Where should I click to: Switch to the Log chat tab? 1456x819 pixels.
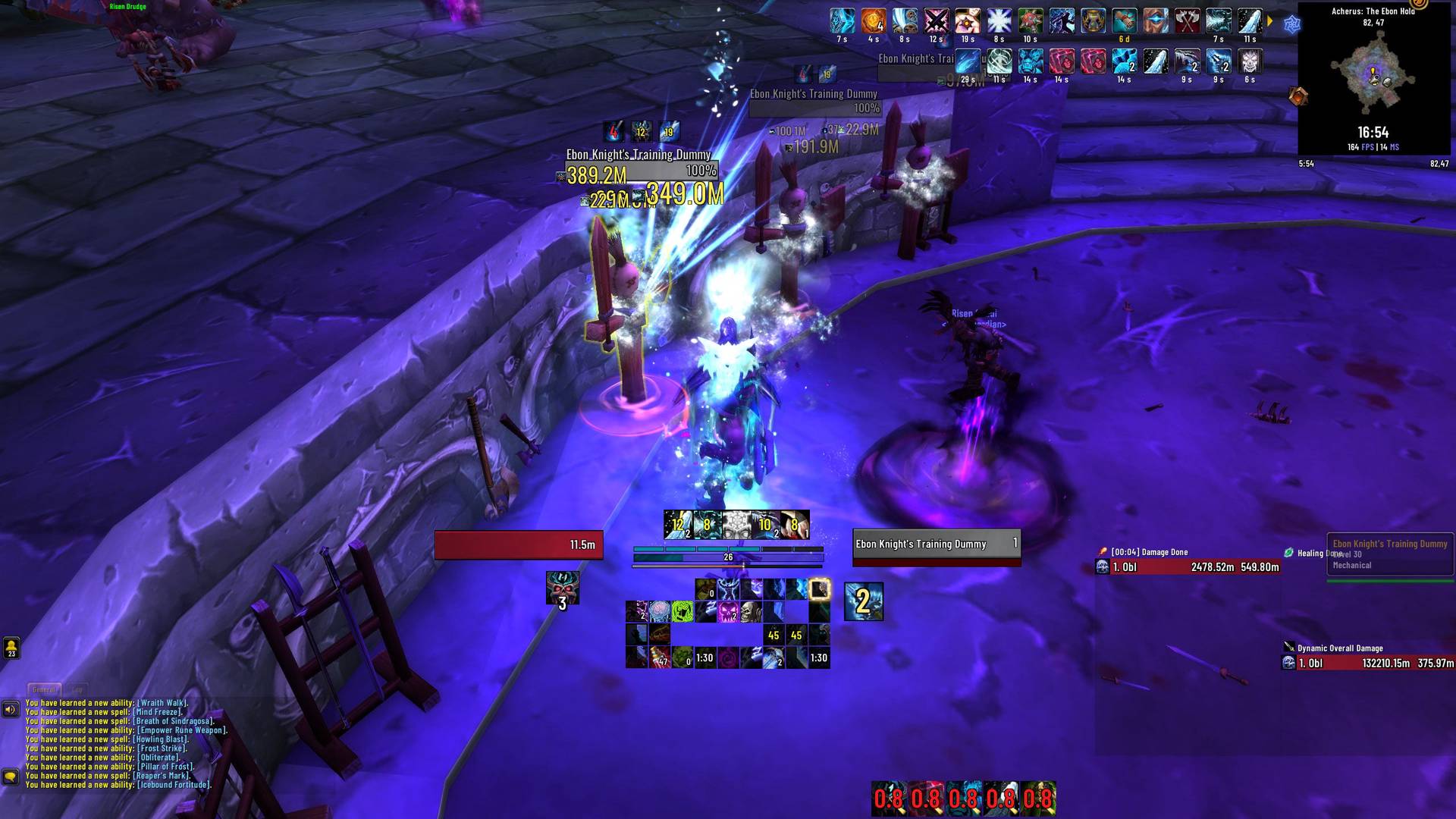click(x=78, y=689)
